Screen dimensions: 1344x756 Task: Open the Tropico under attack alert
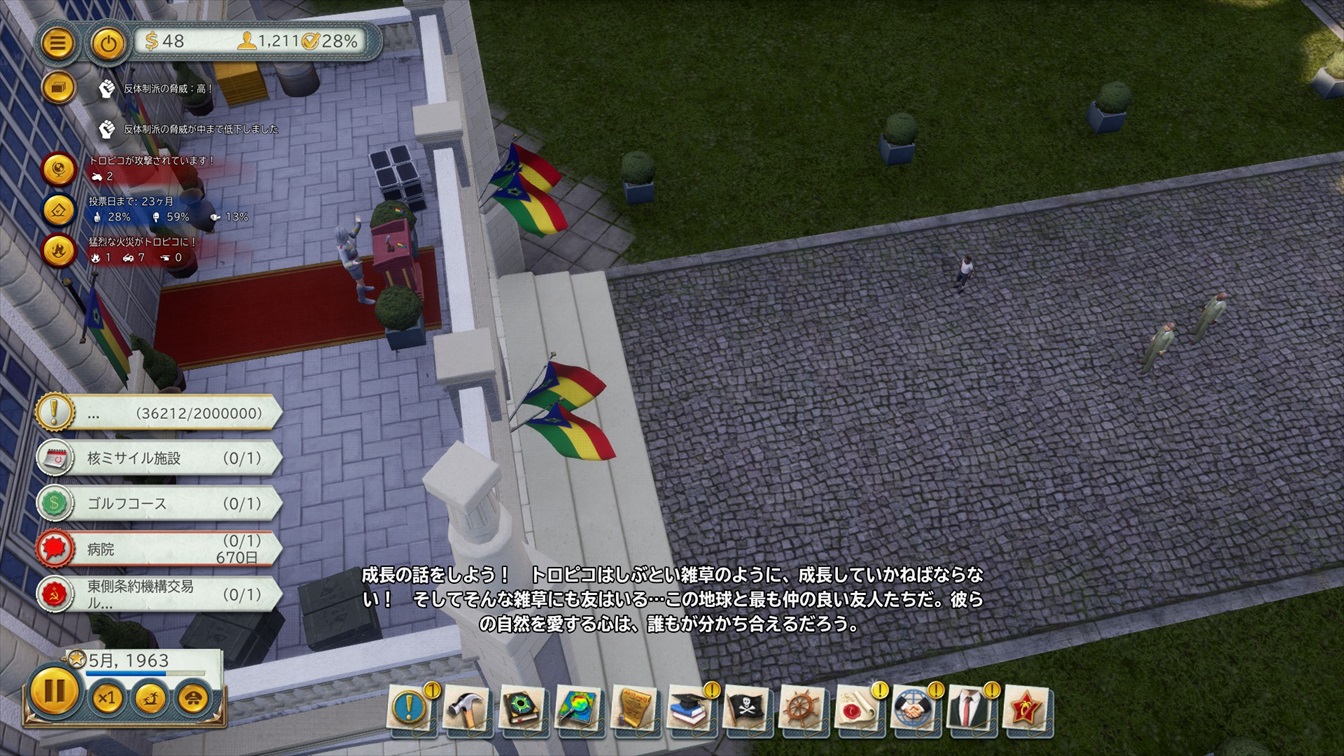[59, 169]
